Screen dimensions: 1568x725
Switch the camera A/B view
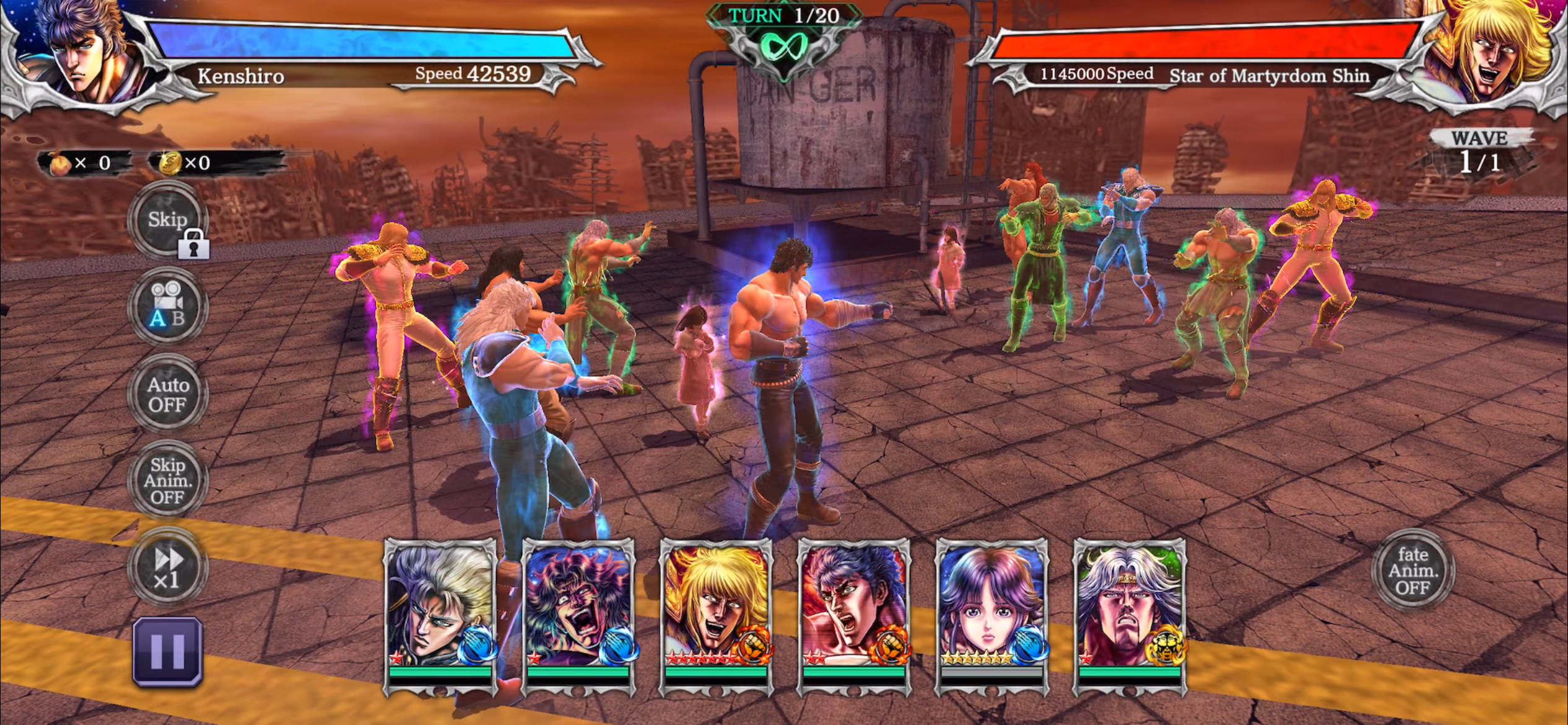168,306
